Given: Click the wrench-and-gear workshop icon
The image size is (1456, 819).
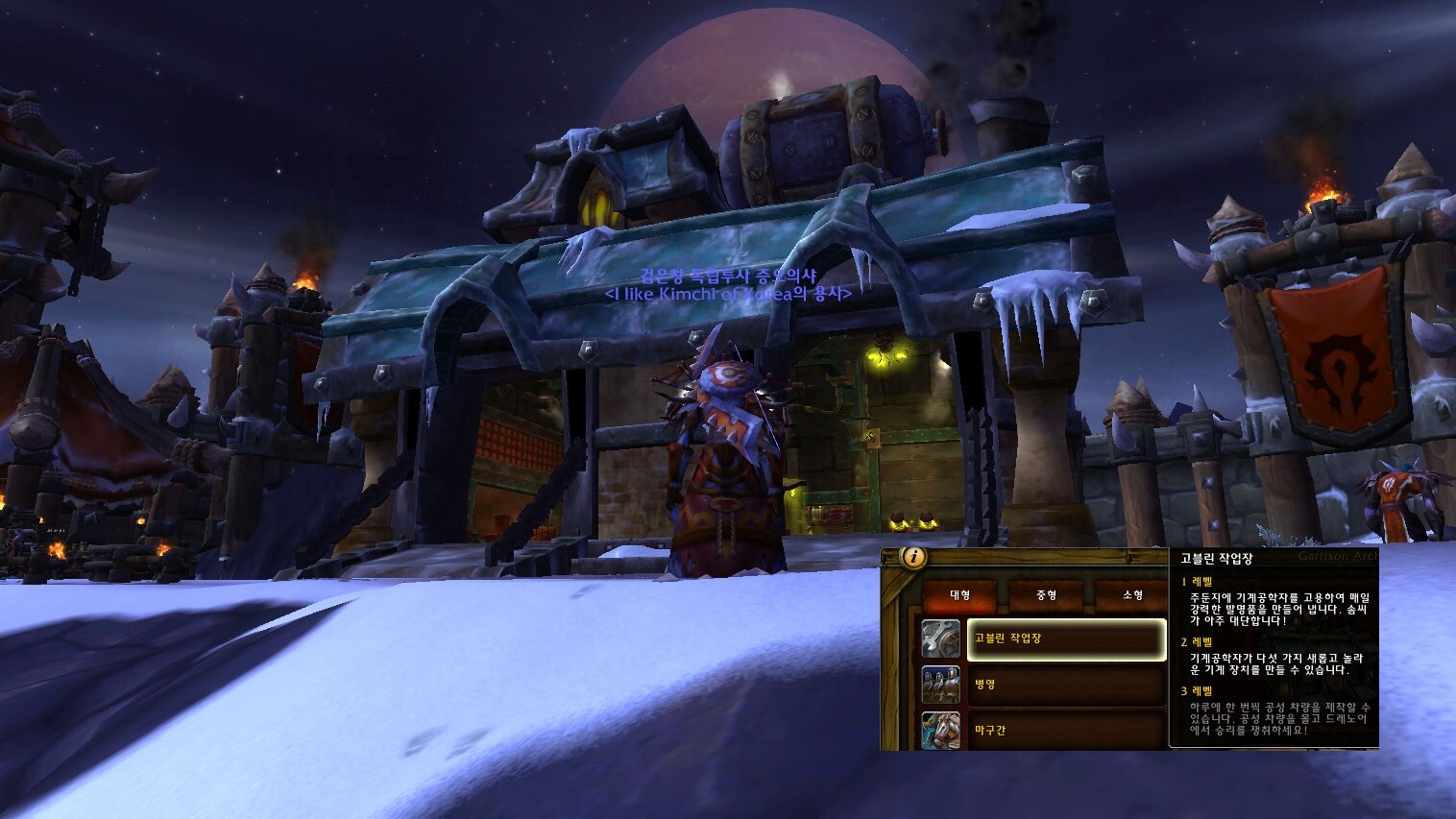Looking at the screenshot, I should (x=940, y=638).
